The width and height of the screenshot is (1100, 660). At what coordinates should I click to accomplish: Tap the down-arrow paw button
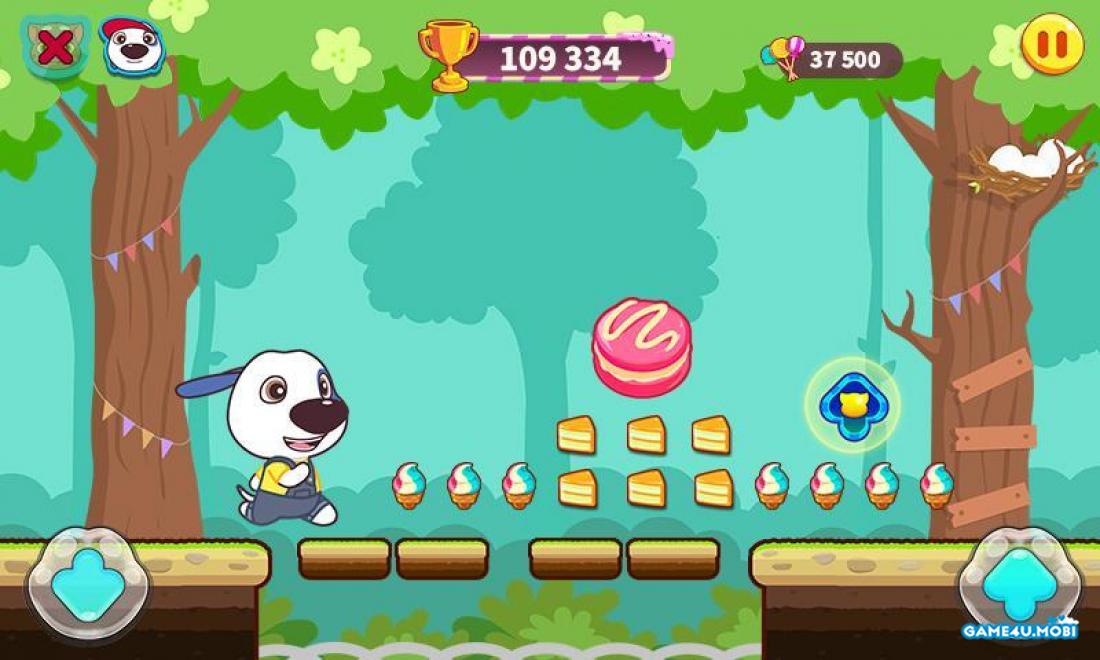click(87, 585)
